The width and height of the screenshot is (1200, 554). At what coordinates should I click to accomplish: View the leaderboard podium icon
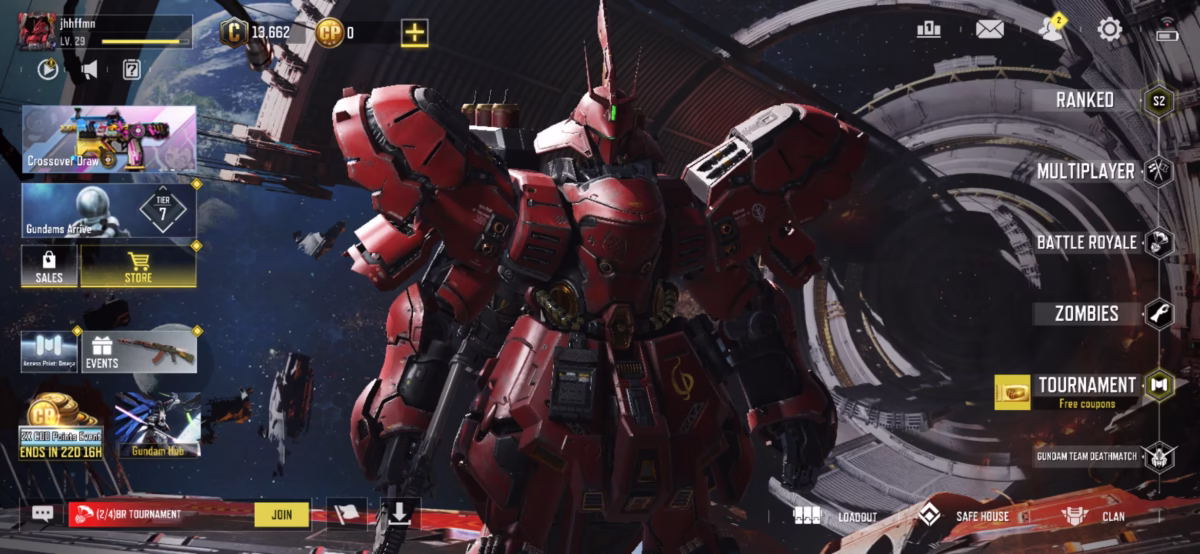click(928, 29)
